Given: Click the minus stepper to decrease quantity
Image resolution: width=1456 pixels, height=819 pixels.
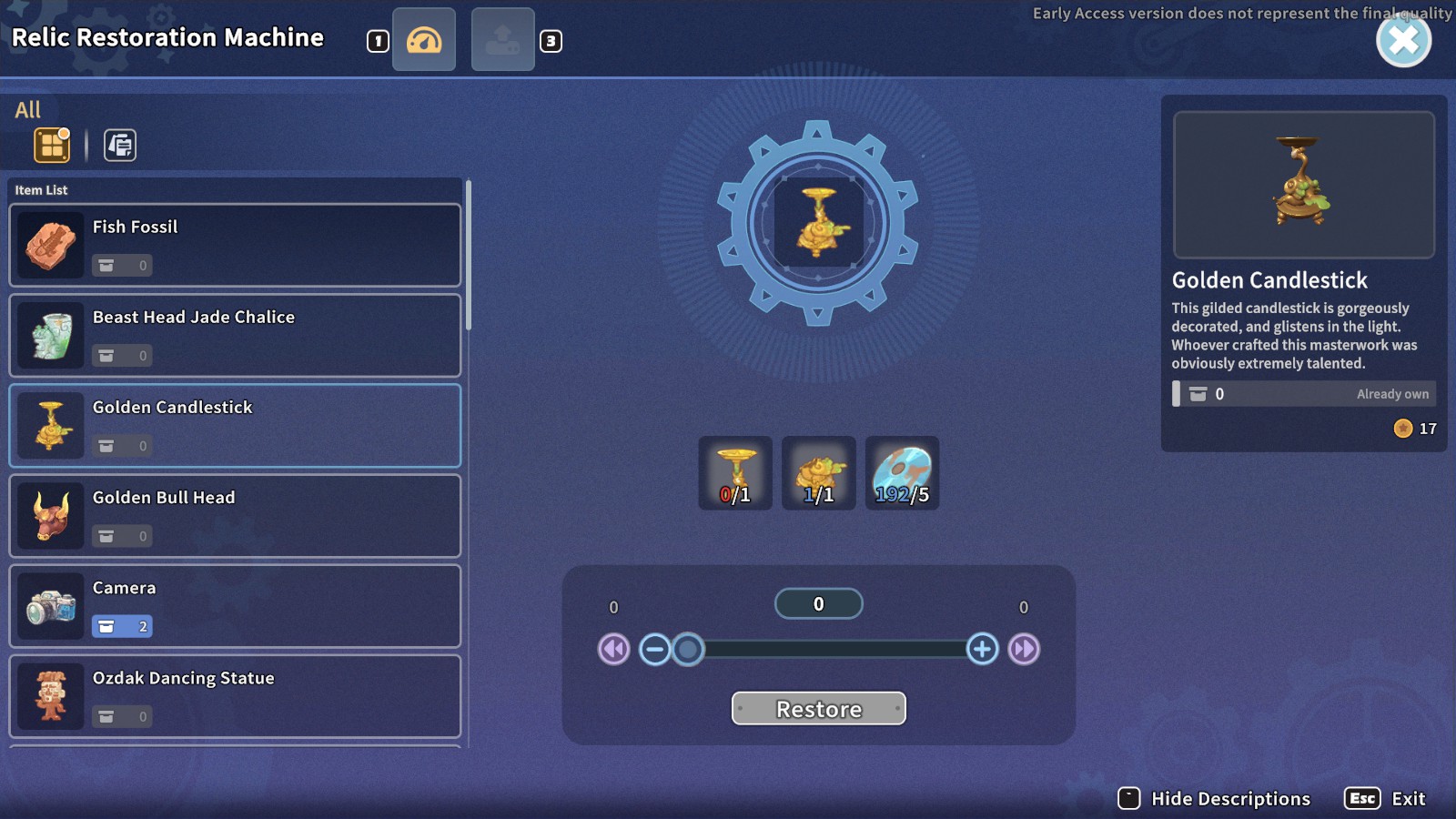Looking at the screenshot, I should click(x=654, y=649).
